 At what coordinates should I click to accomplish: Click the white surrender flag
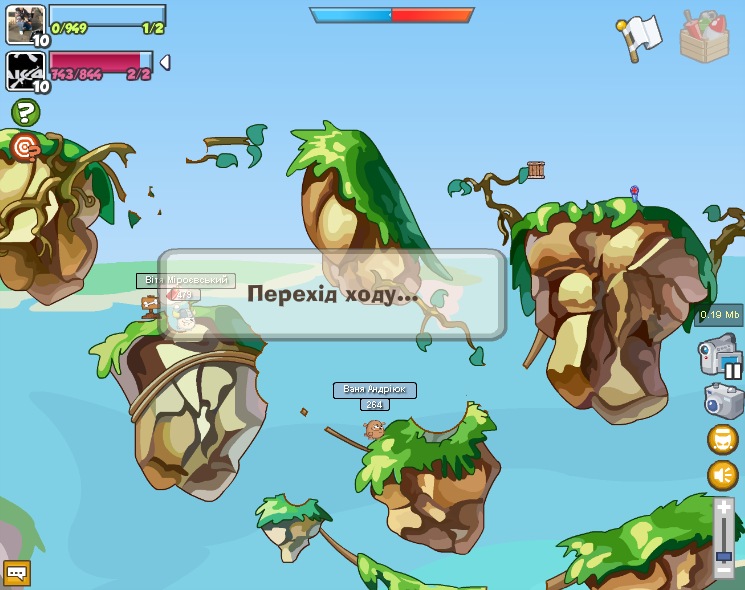point(640,38)
